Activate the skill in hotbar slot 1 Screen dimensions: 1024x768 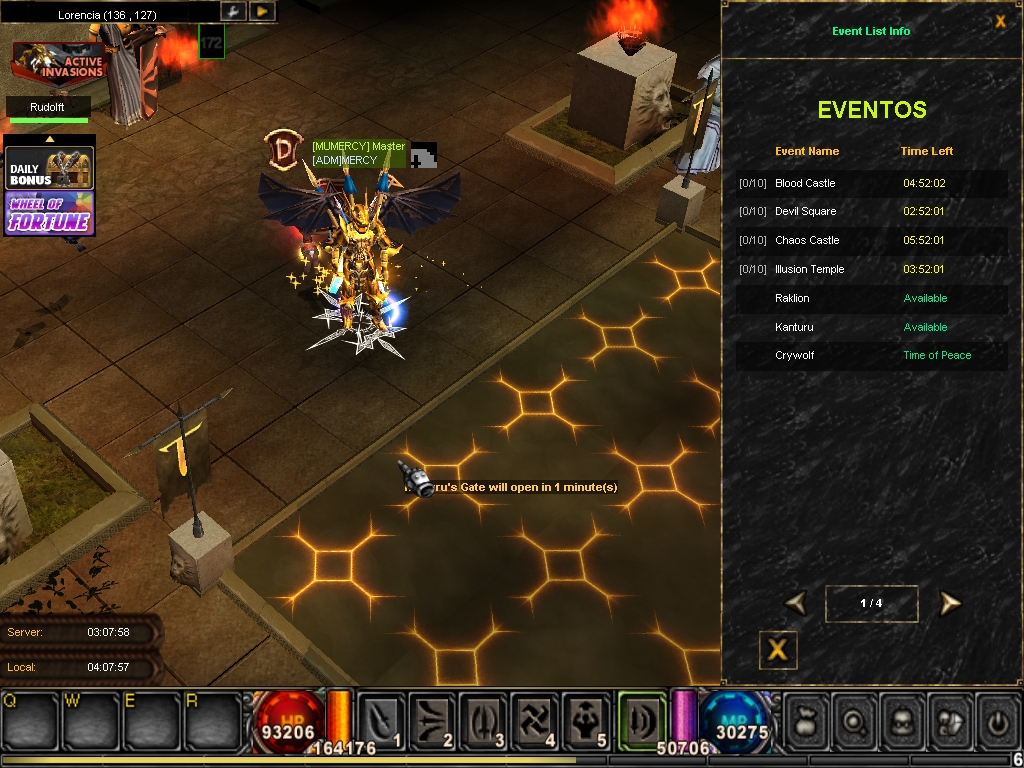click(382, 720)
